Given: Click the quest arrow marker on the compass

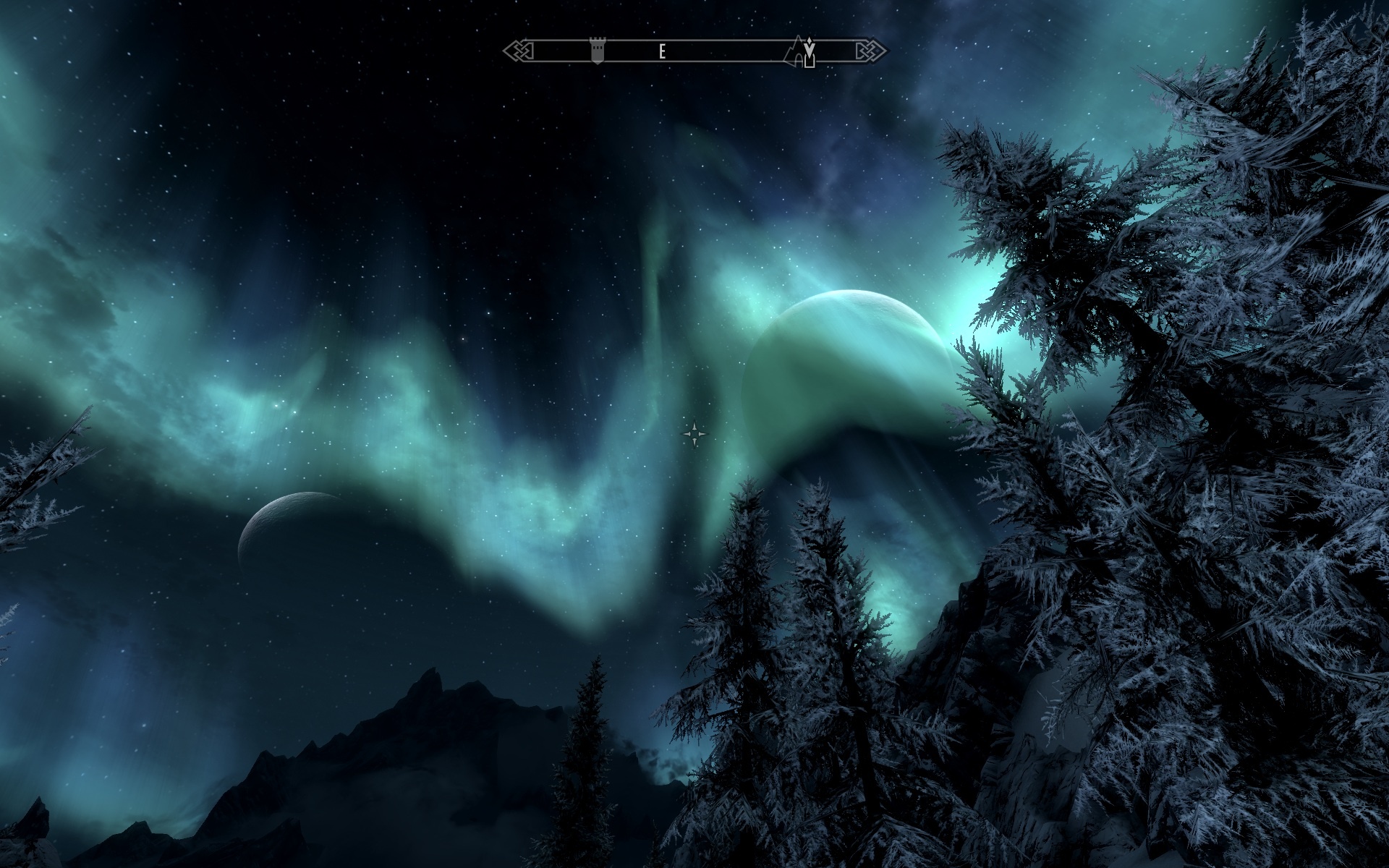Looking at the screenshot, I should click(x=810, y=46).
